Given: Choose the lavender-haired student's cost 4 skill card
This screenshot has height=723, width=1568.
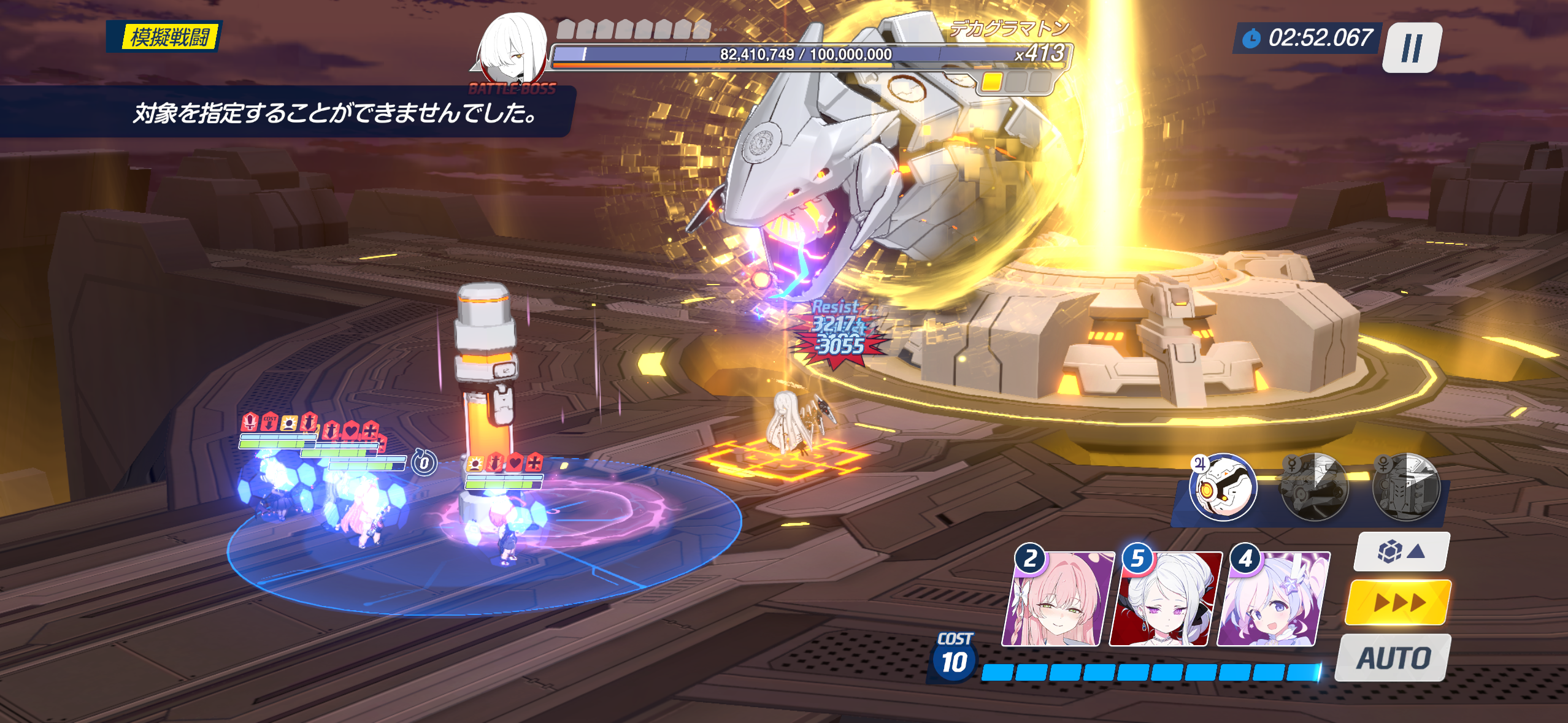Looking at the screenshot, I should [1271, 599].
